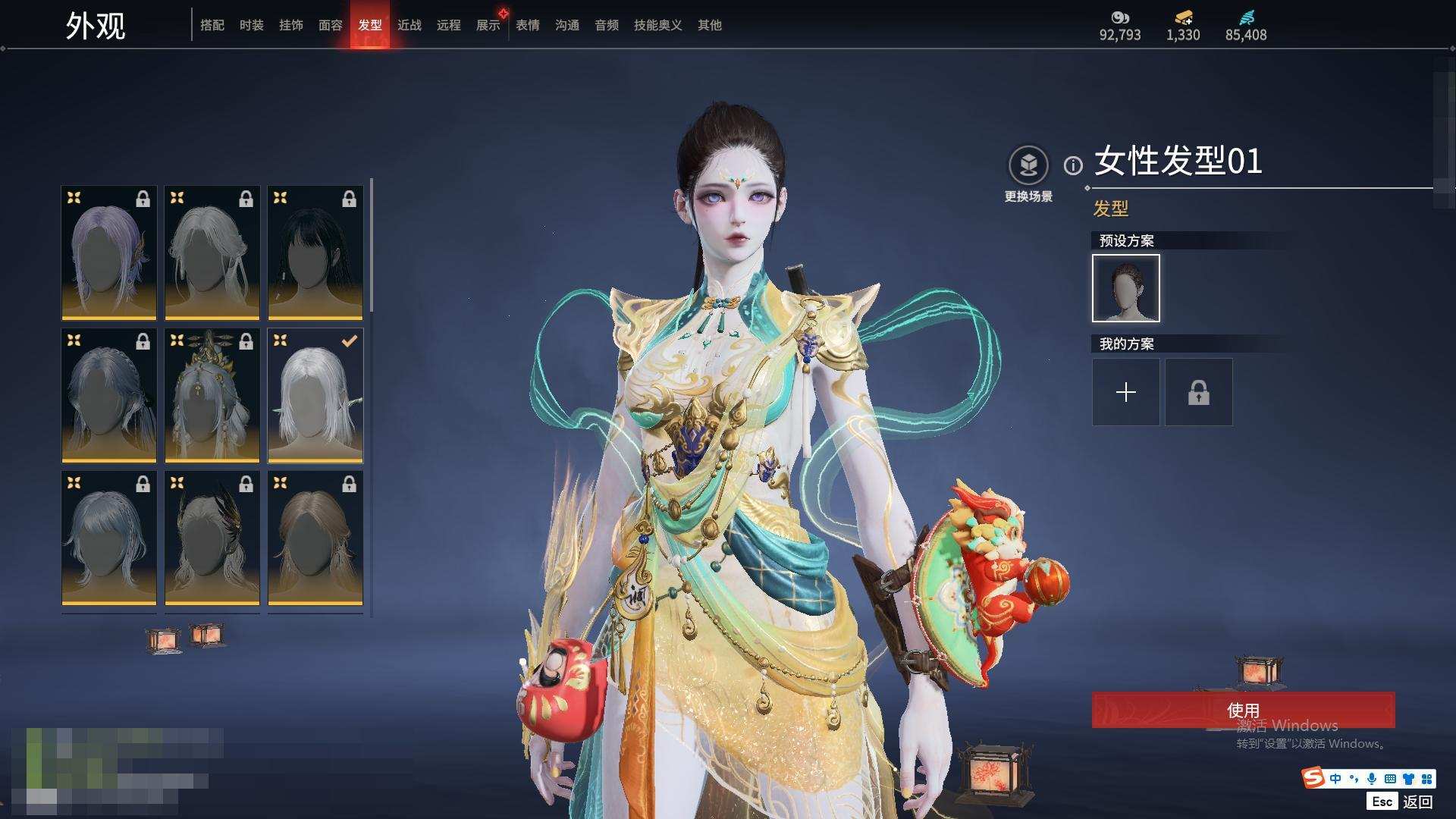The width and height of the screenshot is (1456, 819).
Task: Choose the light brown hairstyle thumbnail
Action: click(x=315, y=538)
